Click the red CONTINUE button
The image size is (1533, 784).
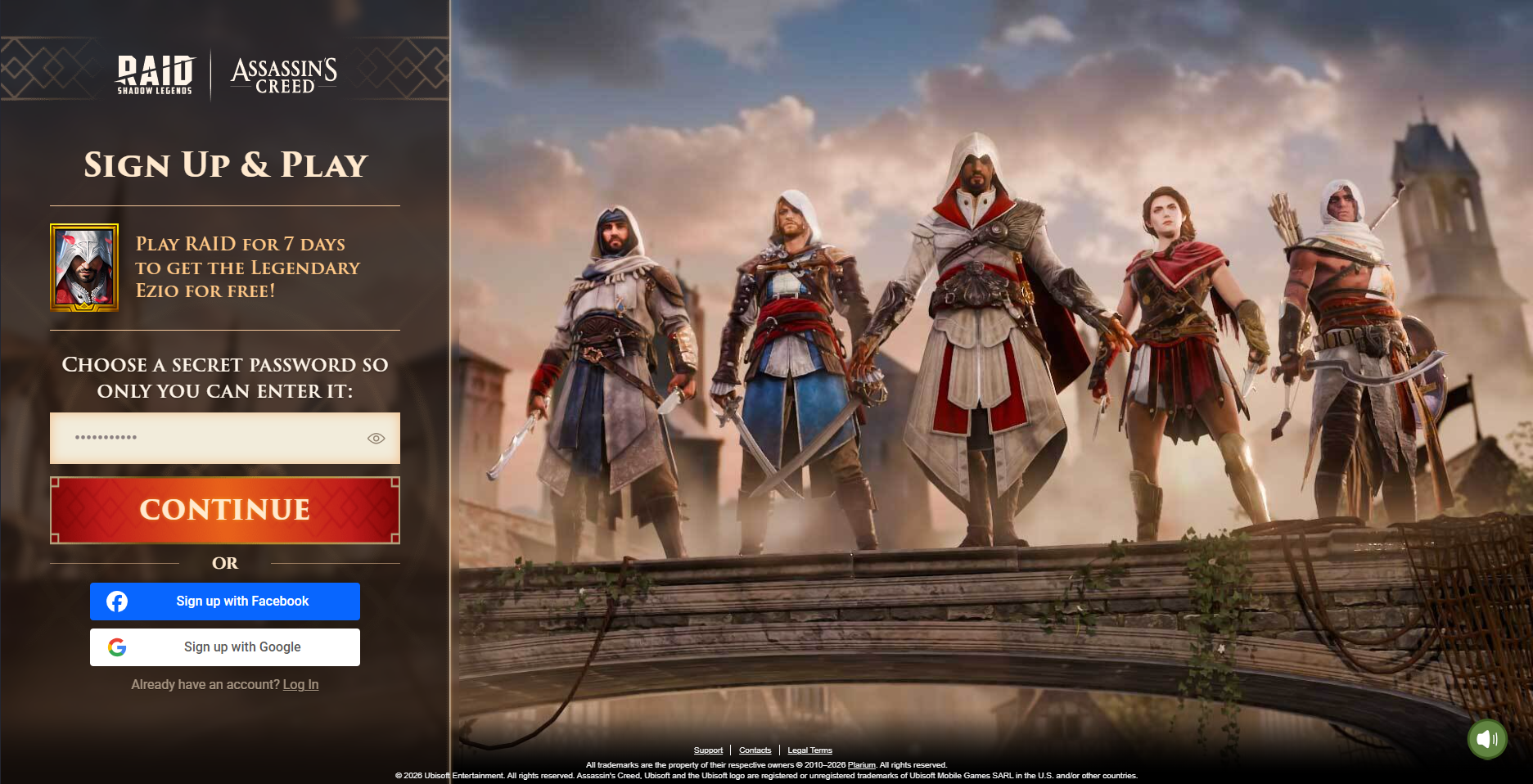(225, 510)
